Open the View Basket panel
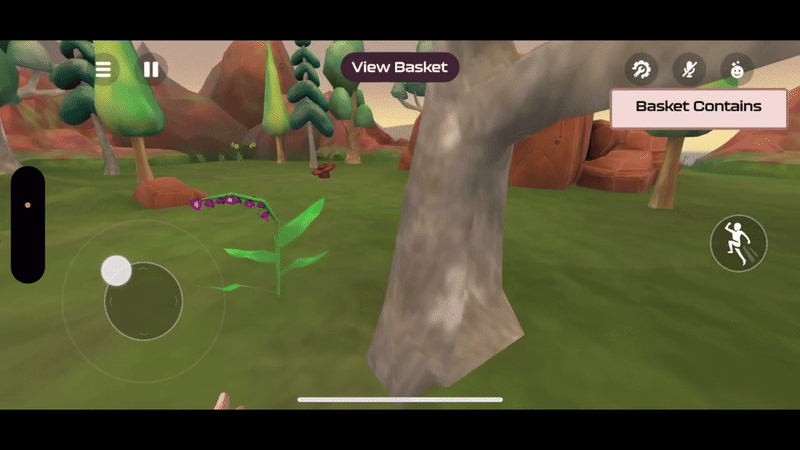 tap(400, 67)
